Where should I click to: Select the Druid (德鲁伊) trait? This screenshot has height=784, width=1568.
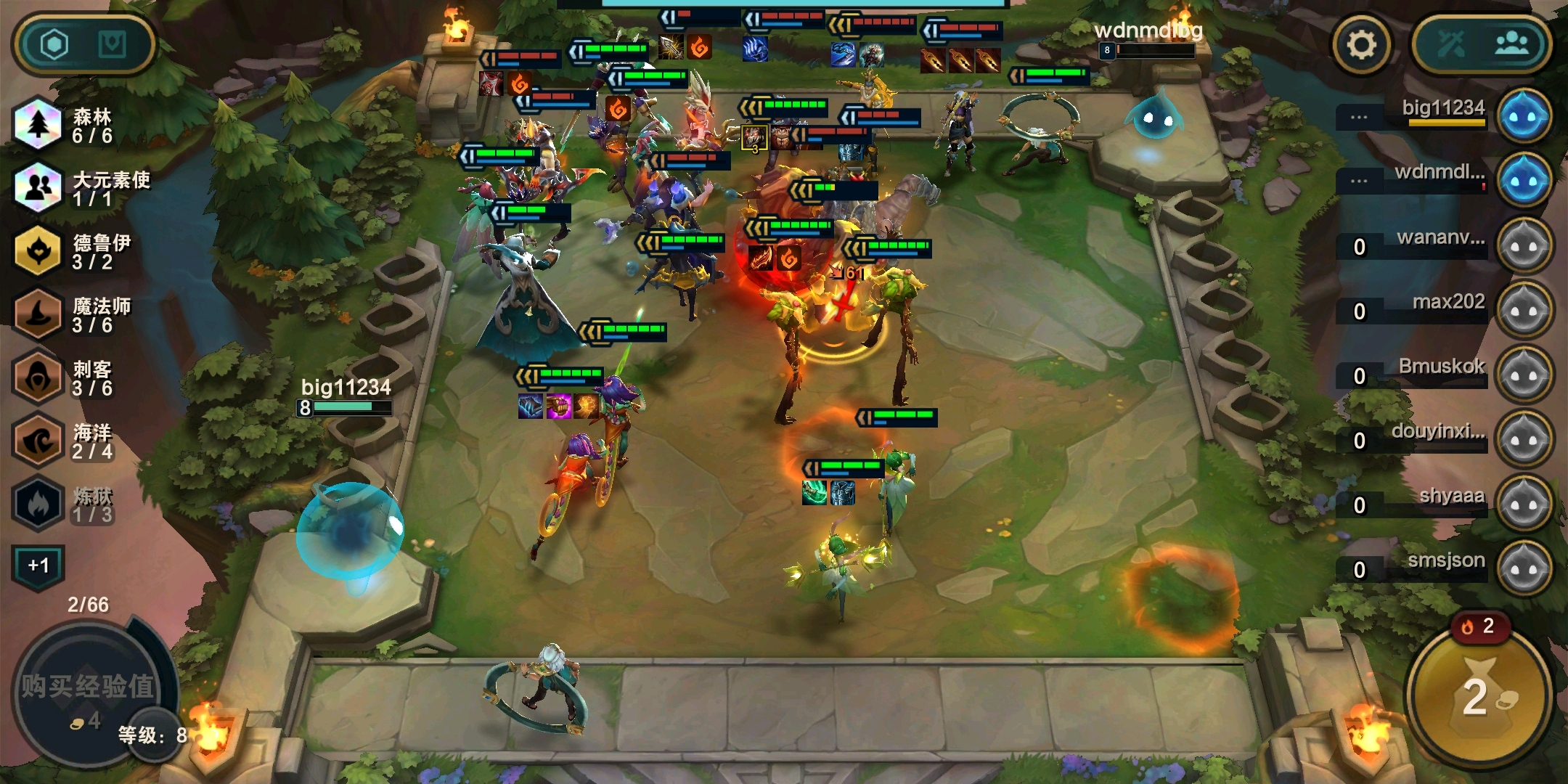73,251
